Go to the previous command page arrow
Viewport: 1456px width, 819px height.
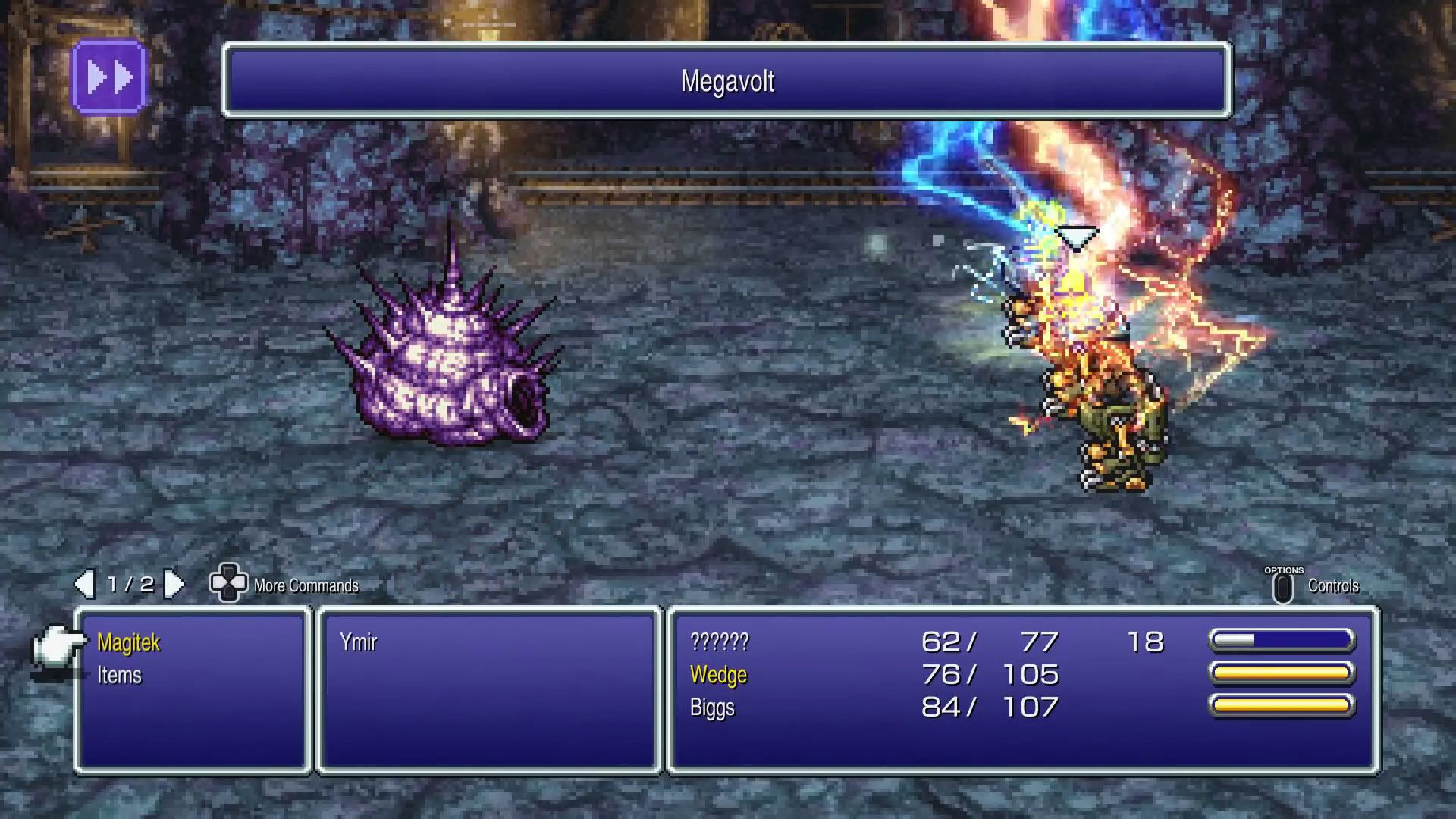[84, 584]
